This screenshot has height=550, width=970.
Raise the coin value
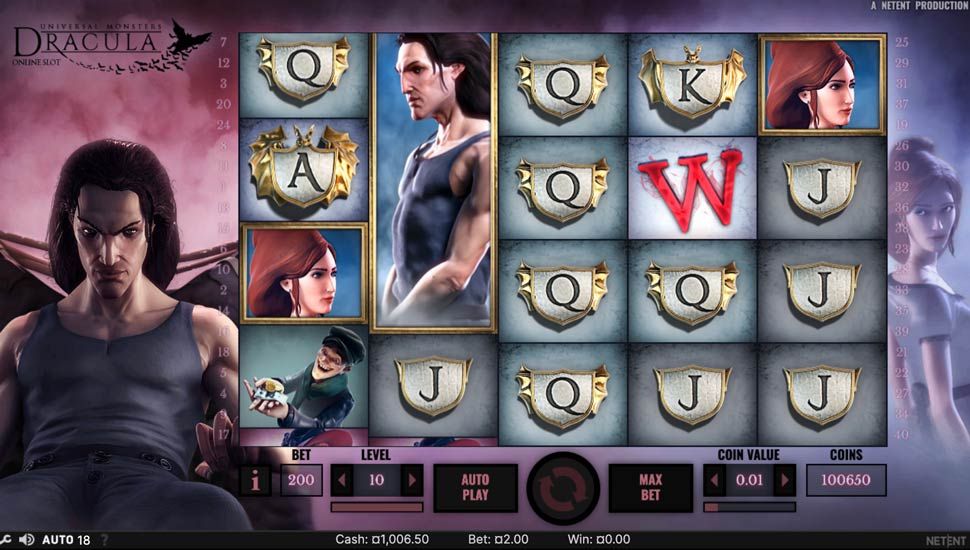785,480
